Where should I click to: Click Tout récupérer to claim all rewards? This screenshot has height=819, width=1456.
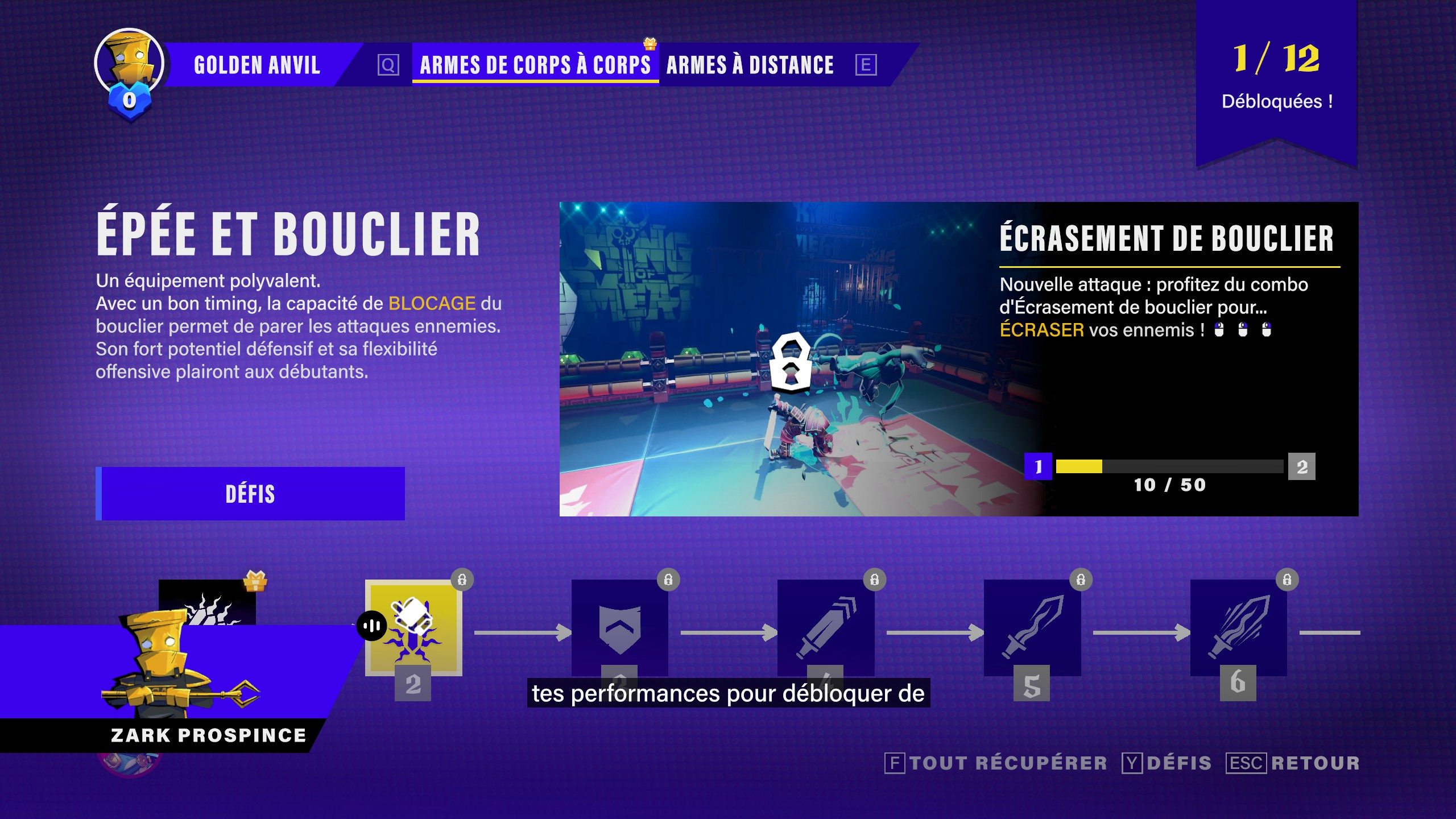996,763
